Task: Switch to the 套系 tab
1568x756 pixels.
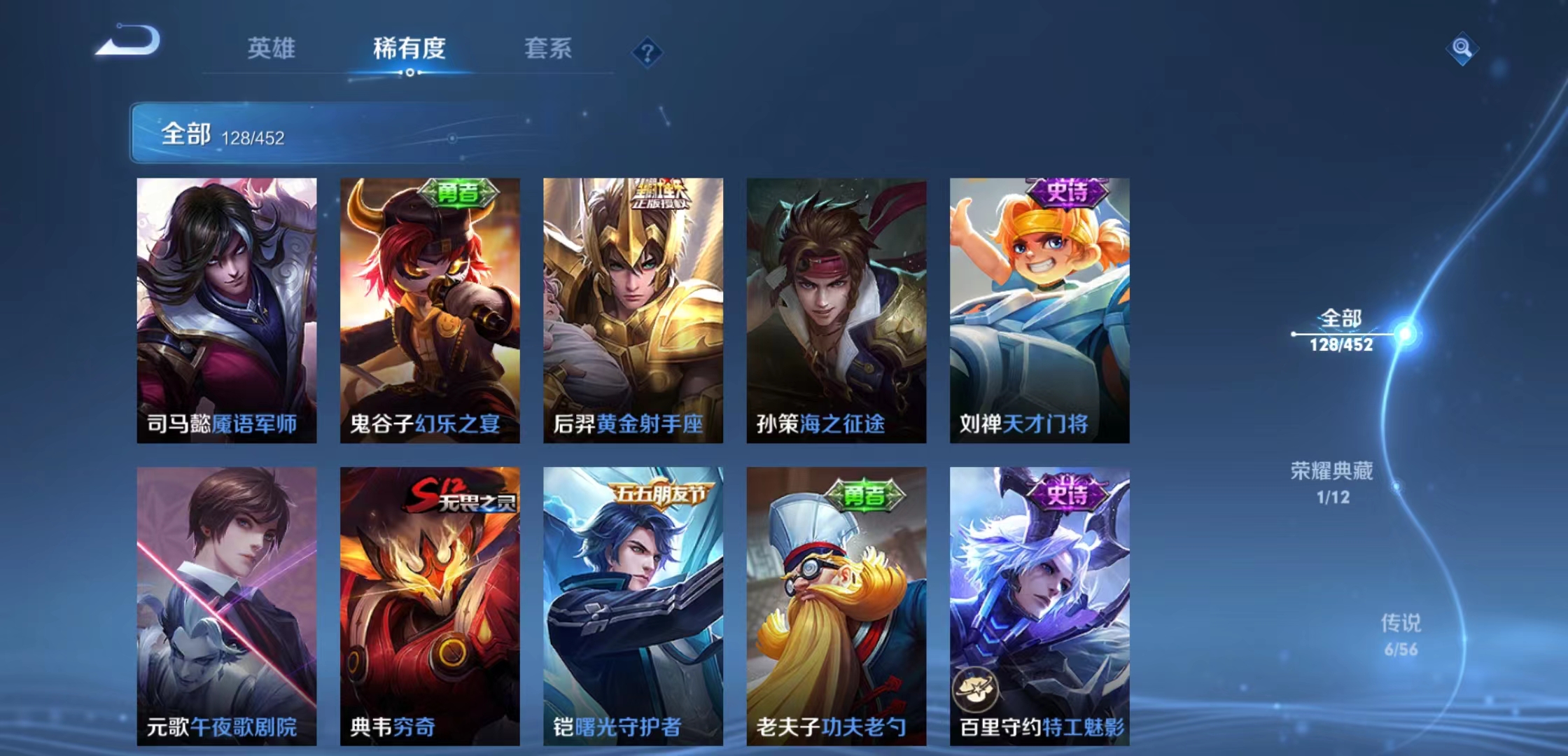Action: (x=548, y=49)
